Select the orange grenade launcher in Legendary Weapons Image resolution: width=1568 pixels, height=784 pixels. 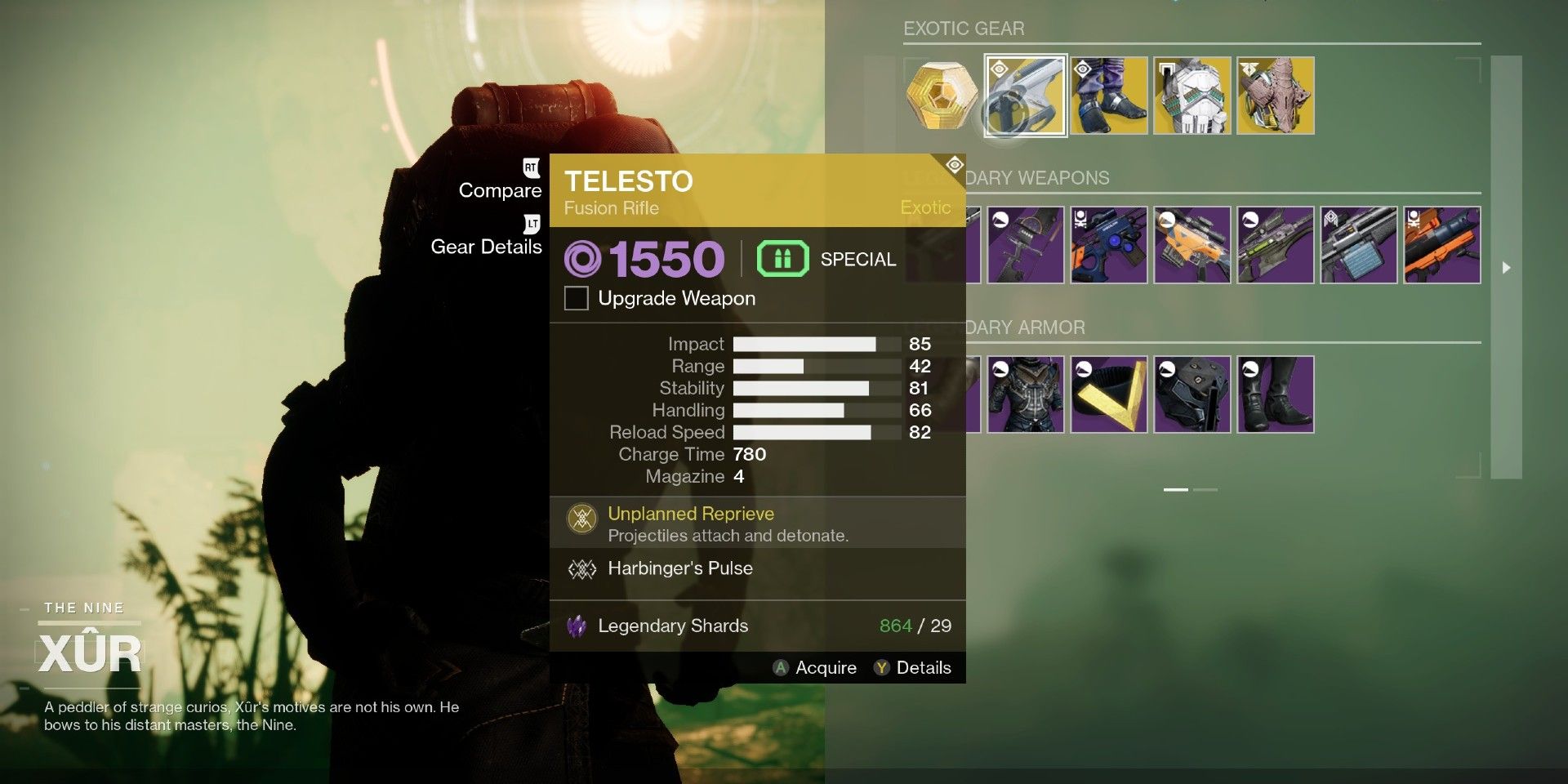point(1442,244)
